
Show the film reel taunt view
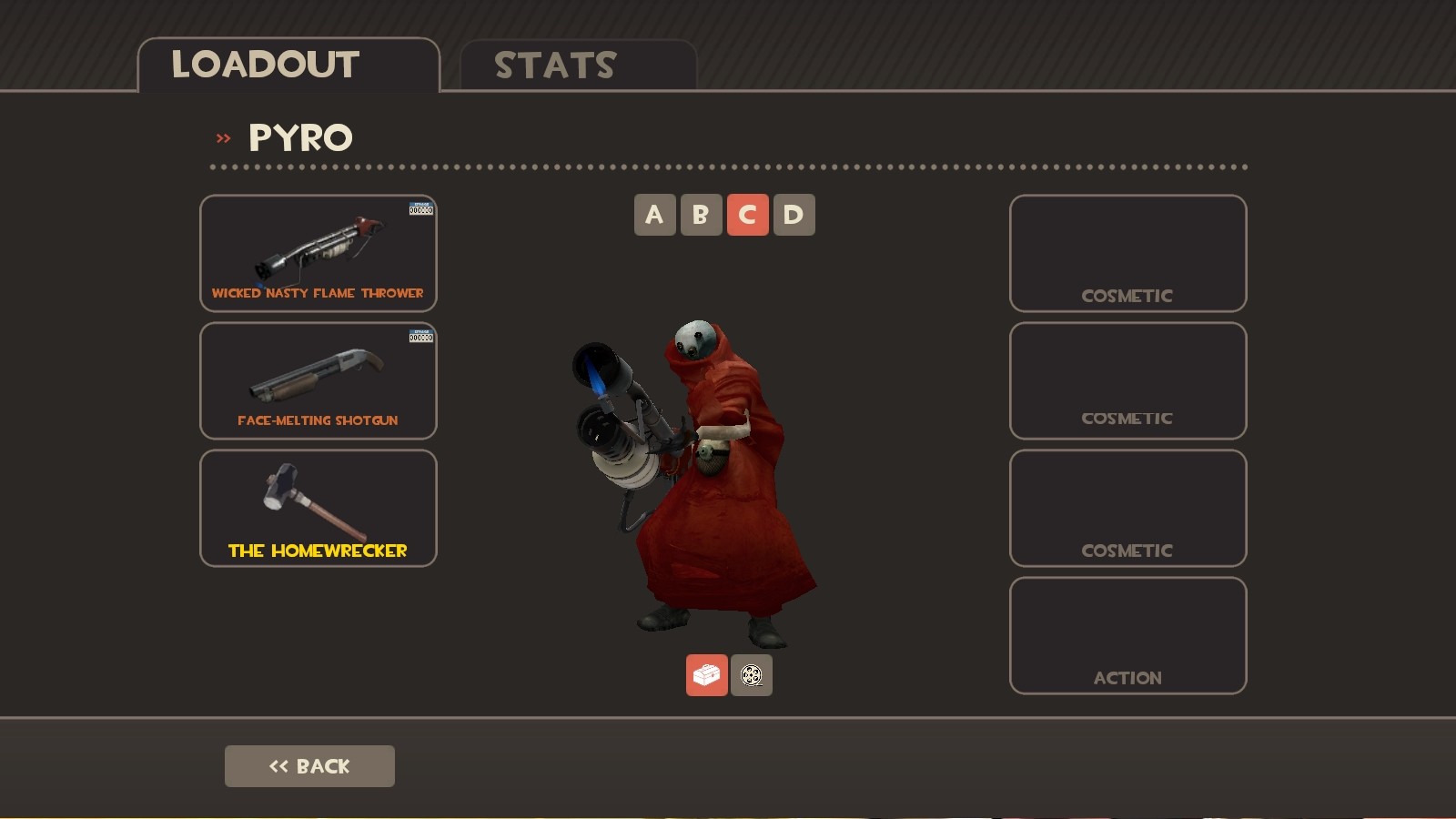click(x=752, y=675)
